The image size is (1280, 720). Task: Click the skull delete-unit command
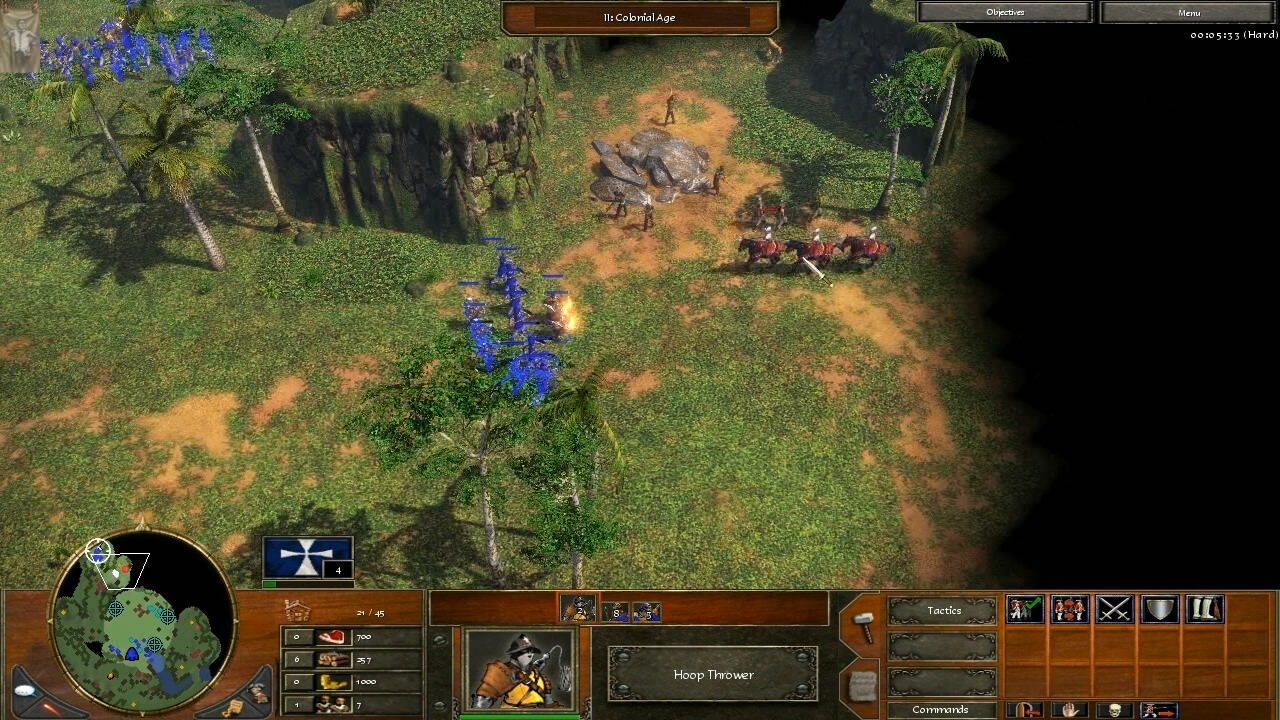click(x=1113, y=710)
